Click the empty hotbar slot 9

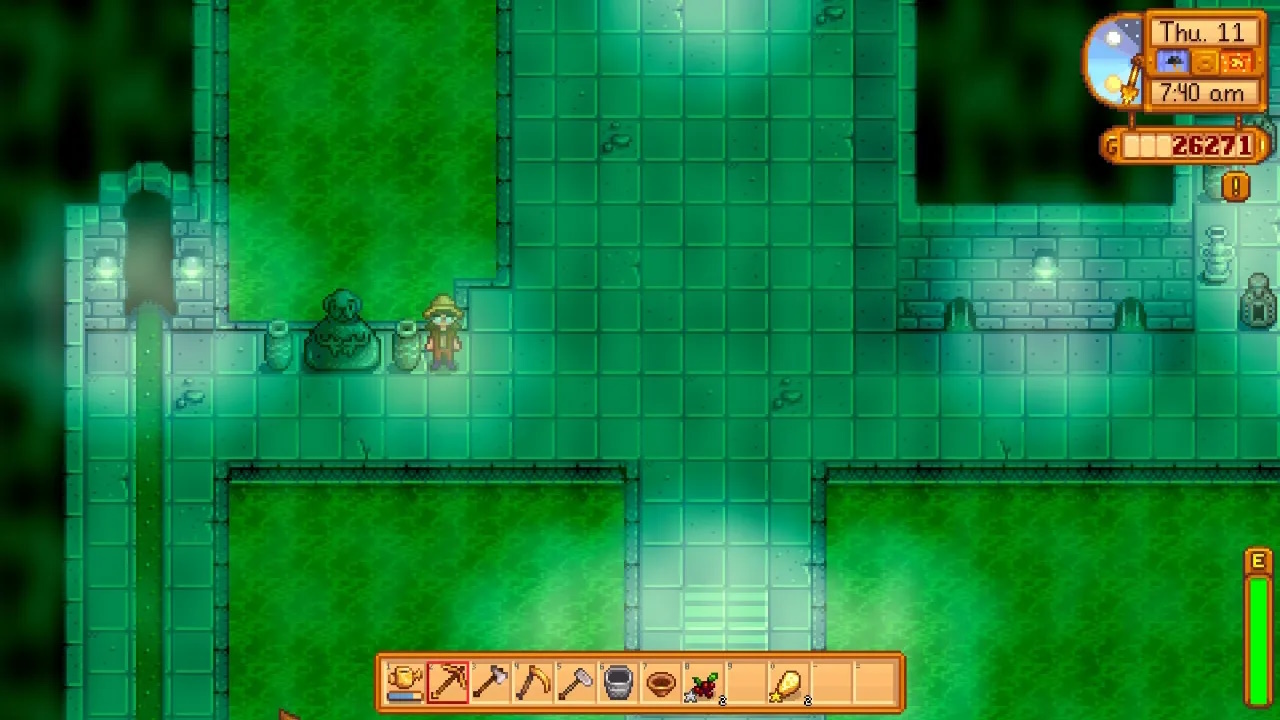747,683
